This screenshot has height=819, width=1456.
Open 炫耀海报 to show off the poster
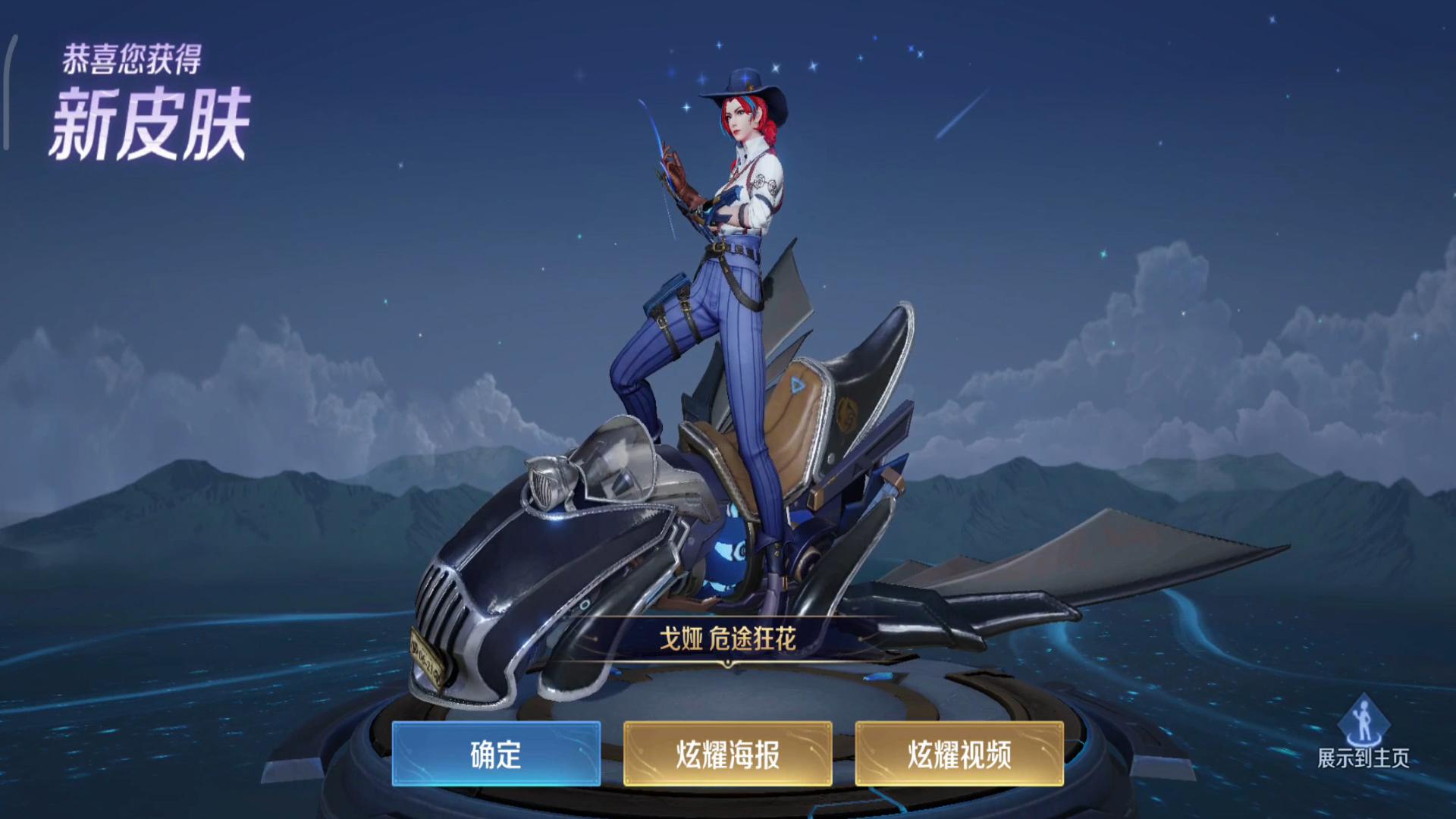click(730, 755)
